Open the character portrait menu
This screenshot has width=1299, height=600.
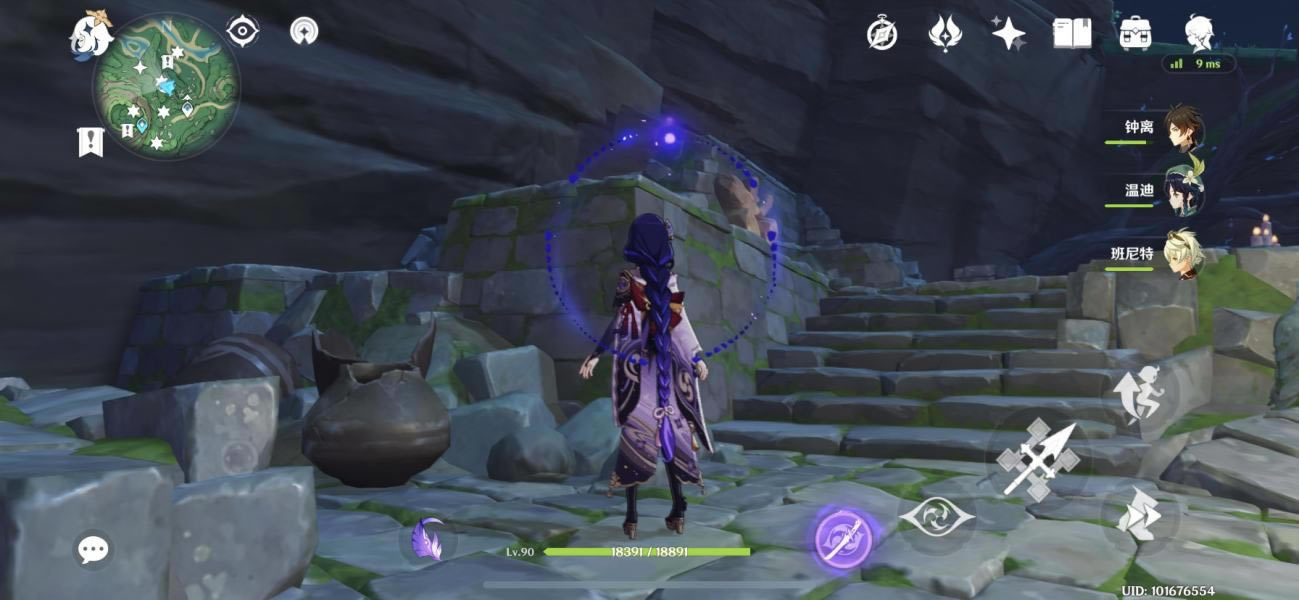(1199, 34)
